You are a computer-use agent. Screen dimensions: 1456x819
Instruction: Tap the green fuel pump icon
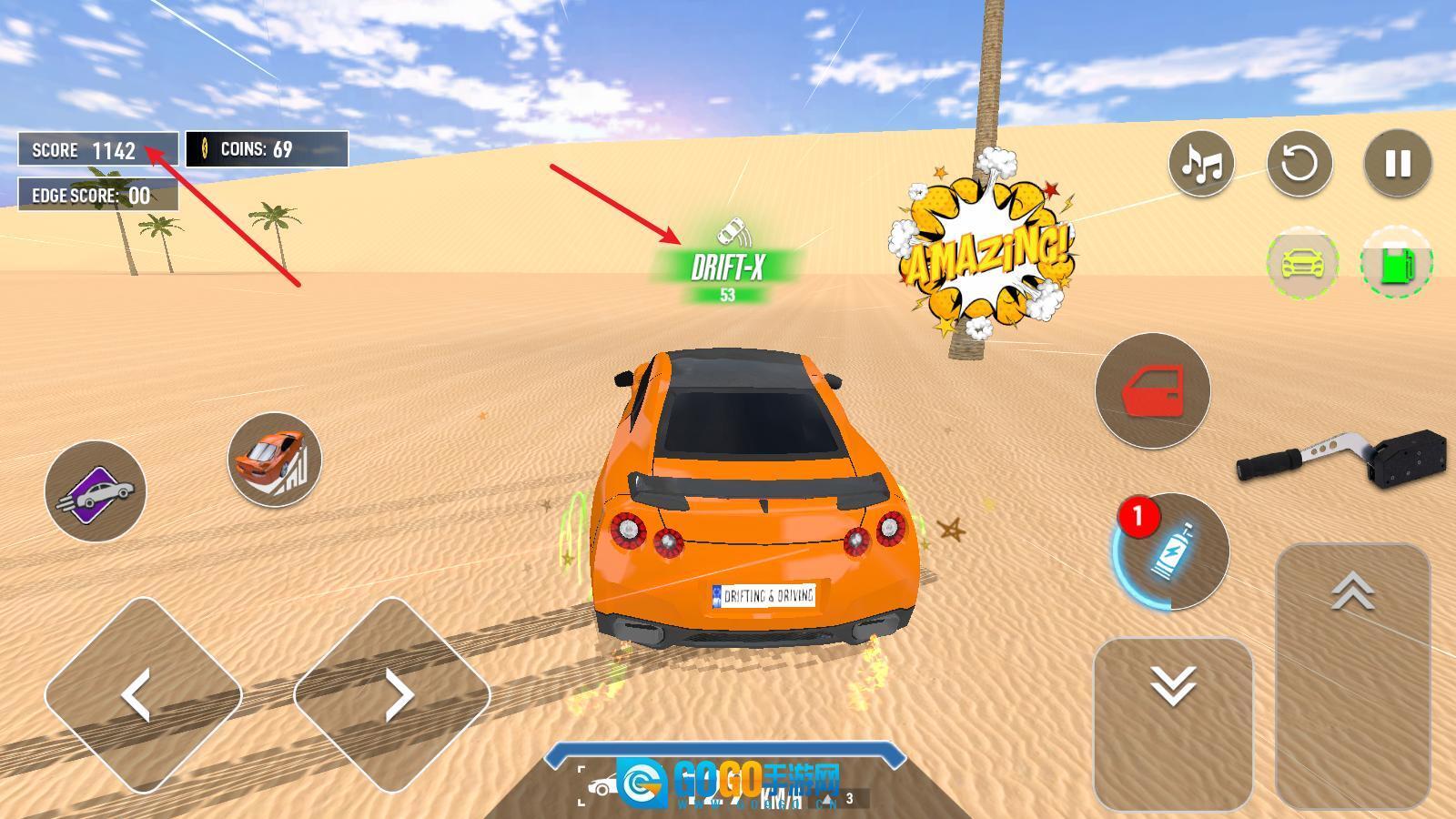click(1396, 263)
